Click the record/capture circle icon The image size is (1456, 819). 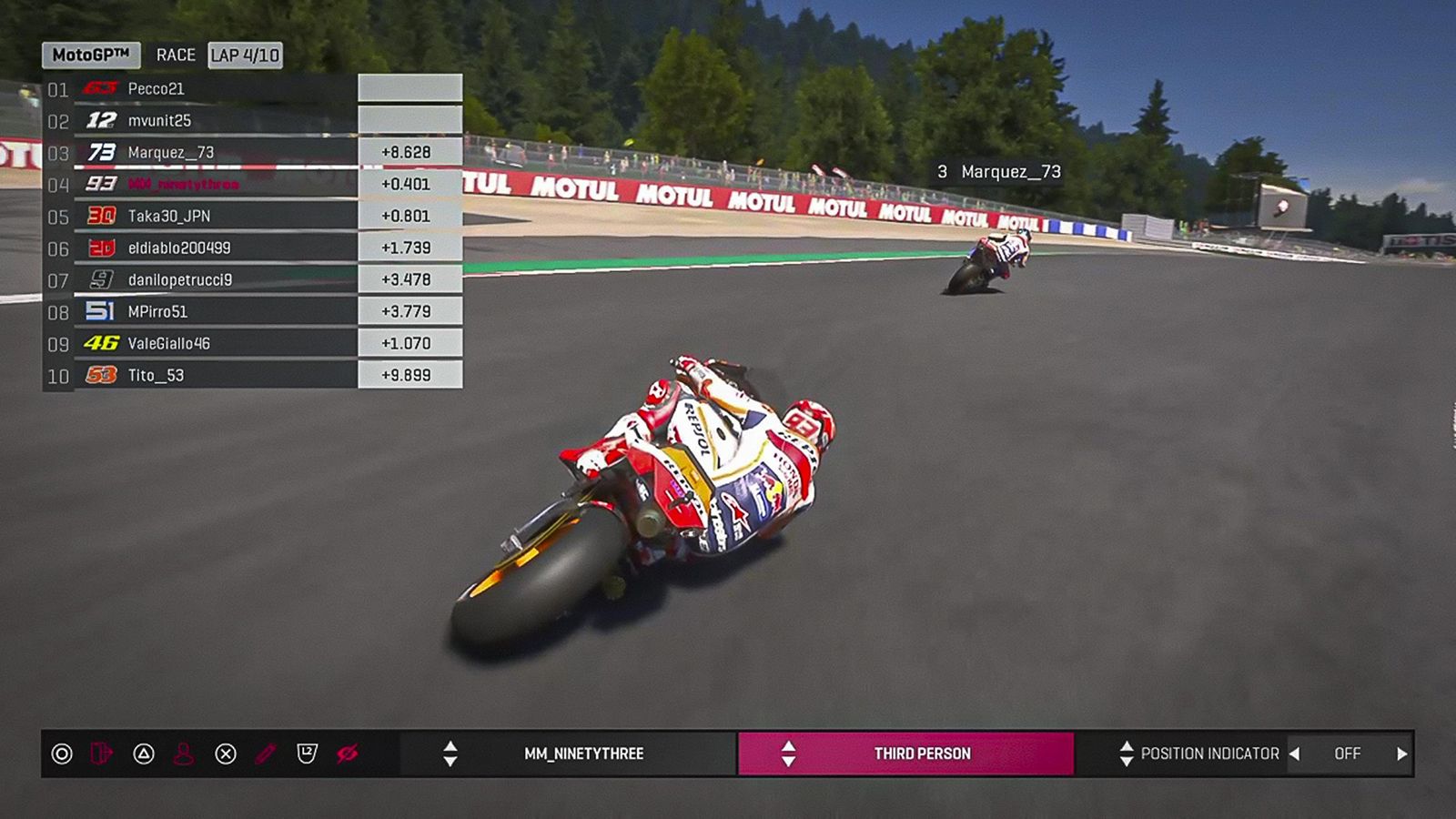point(62,753)
